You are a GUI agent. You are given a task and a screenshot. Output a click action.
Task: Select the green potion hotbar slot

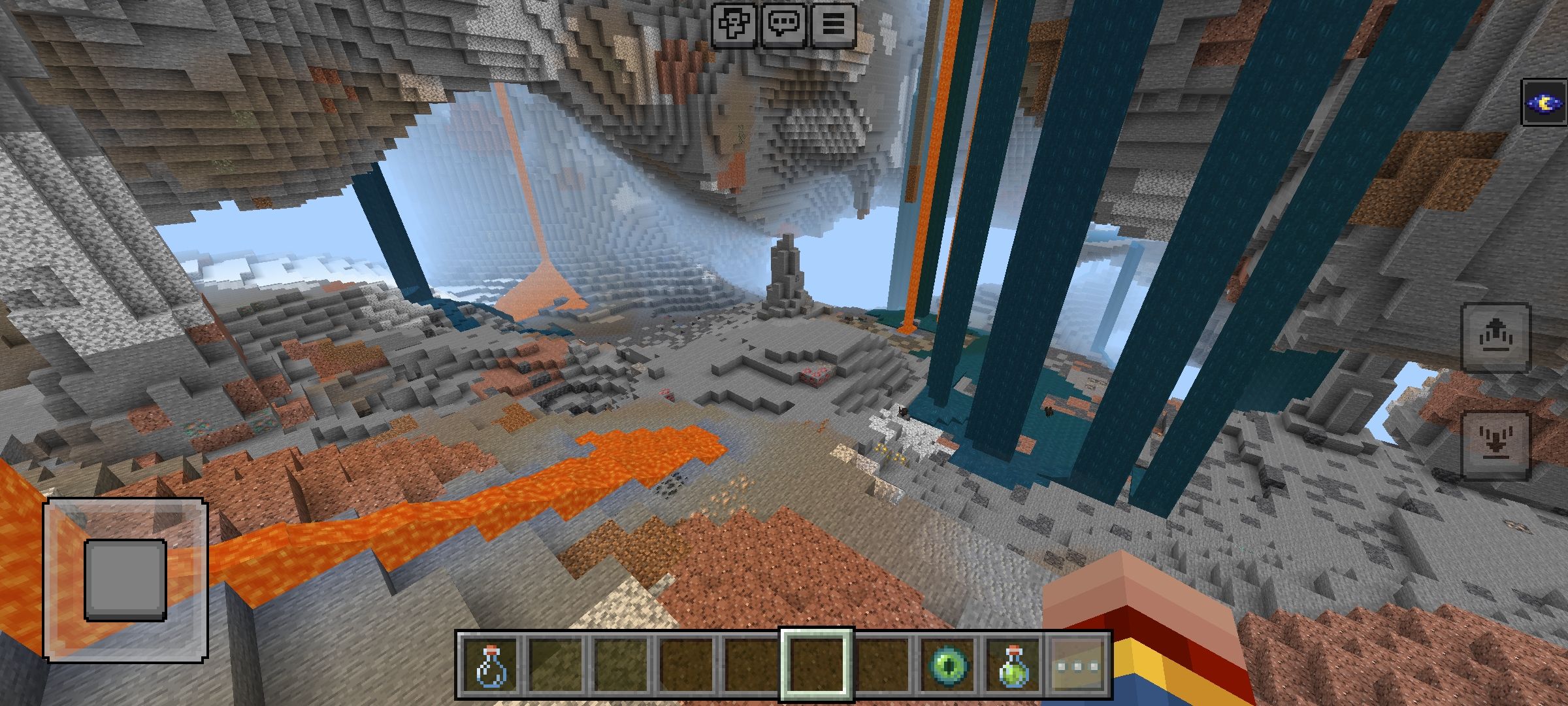(x=1014, y=665)
